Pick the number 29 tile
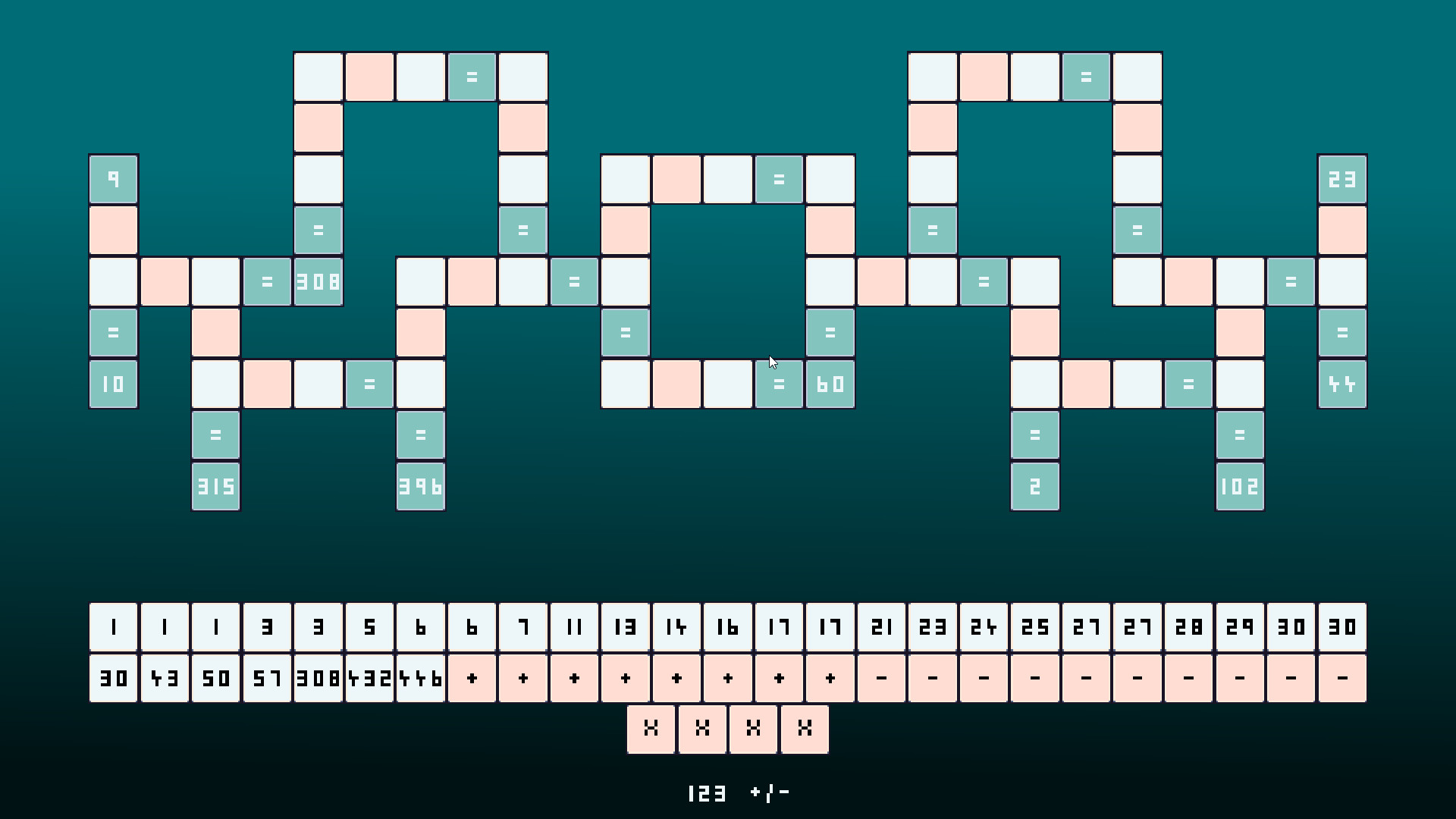The image size is (1456, 819). coord(1240,626)
